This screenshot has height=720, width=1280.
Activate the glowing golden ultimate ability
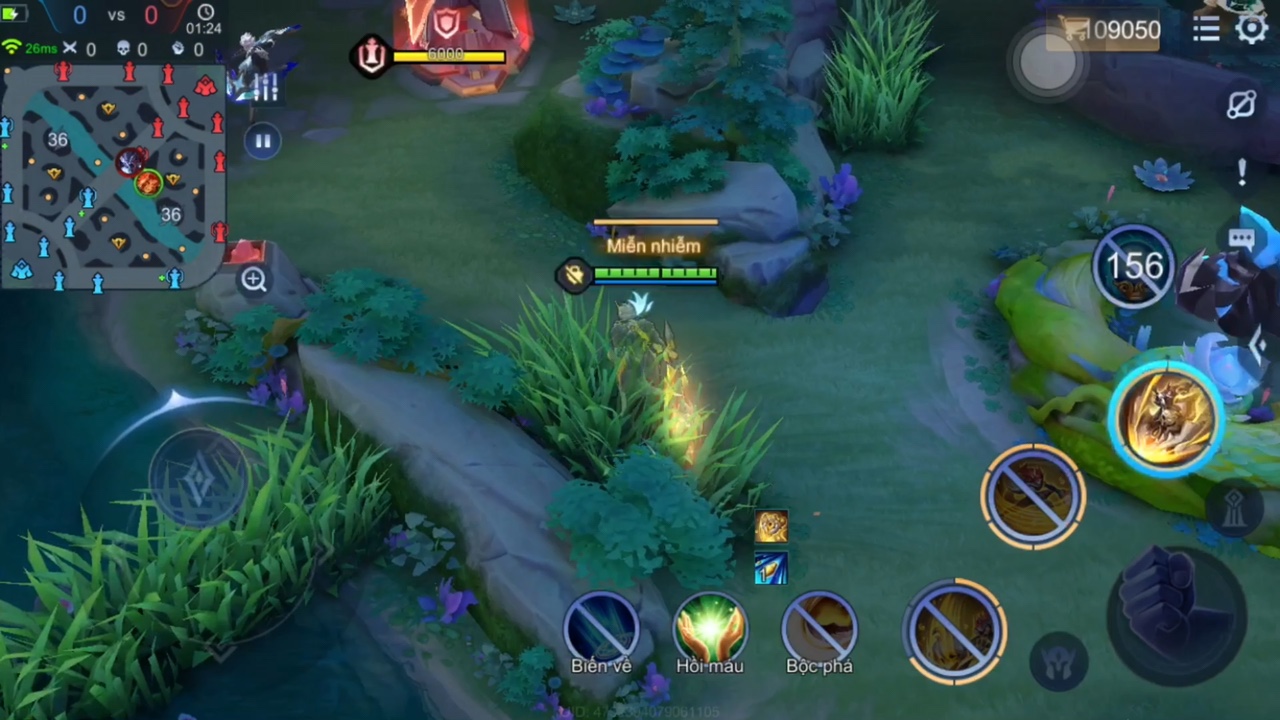[x=1165, y=418]
